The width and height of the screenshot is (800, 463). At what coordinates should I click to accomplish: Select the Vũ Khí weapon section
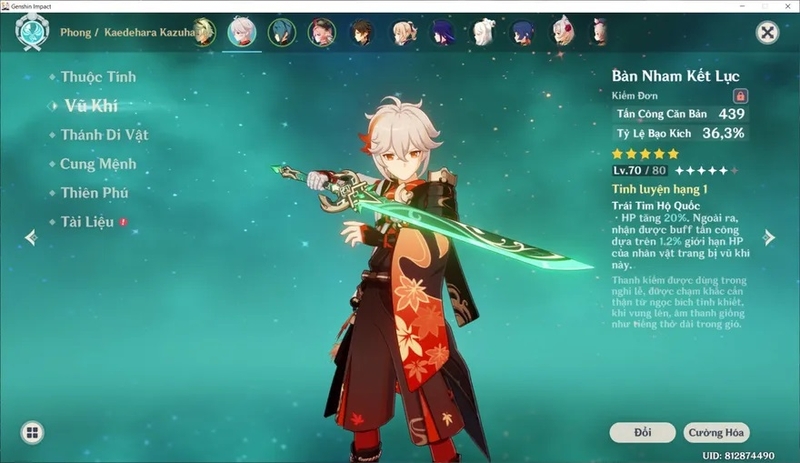click(x=98, y=105)
